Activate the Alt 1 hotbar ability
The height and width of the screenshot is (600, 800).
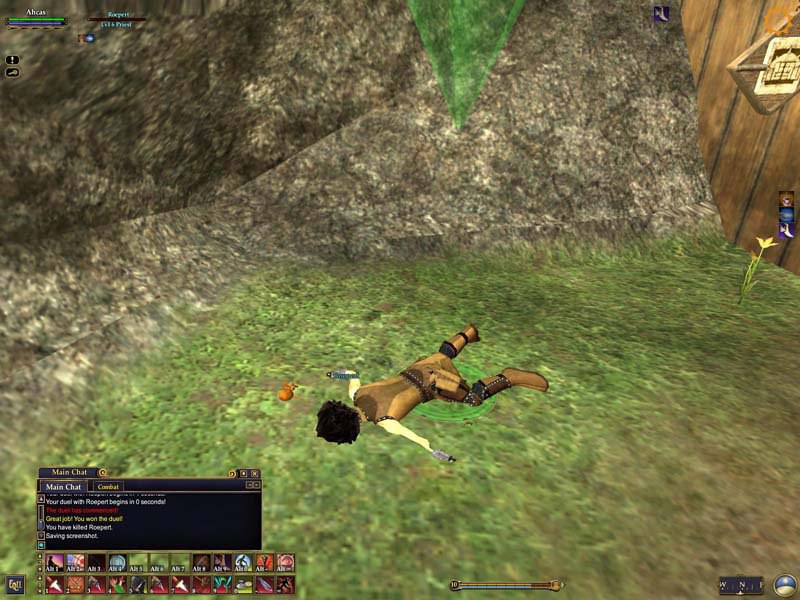pyautogui.click(x=54, y=563)
